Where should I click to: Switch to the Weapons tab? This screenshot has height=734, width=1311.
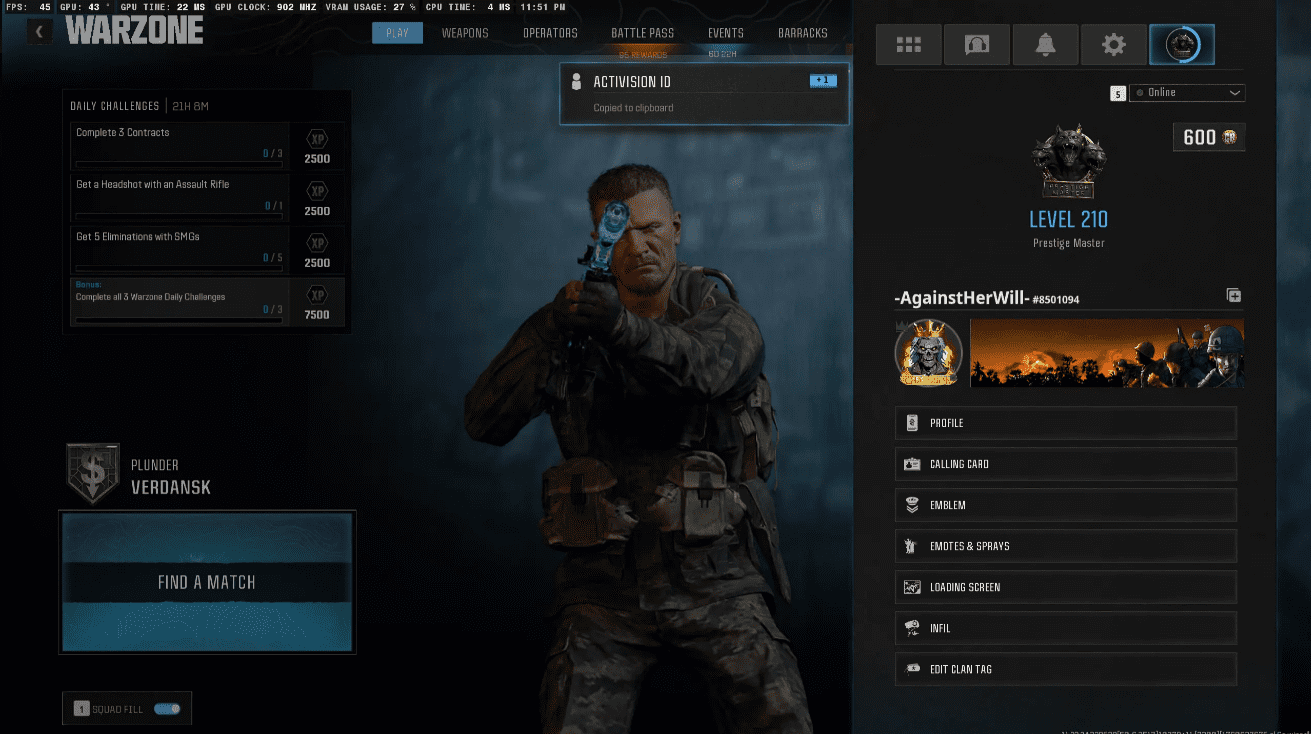coord(465,32)
